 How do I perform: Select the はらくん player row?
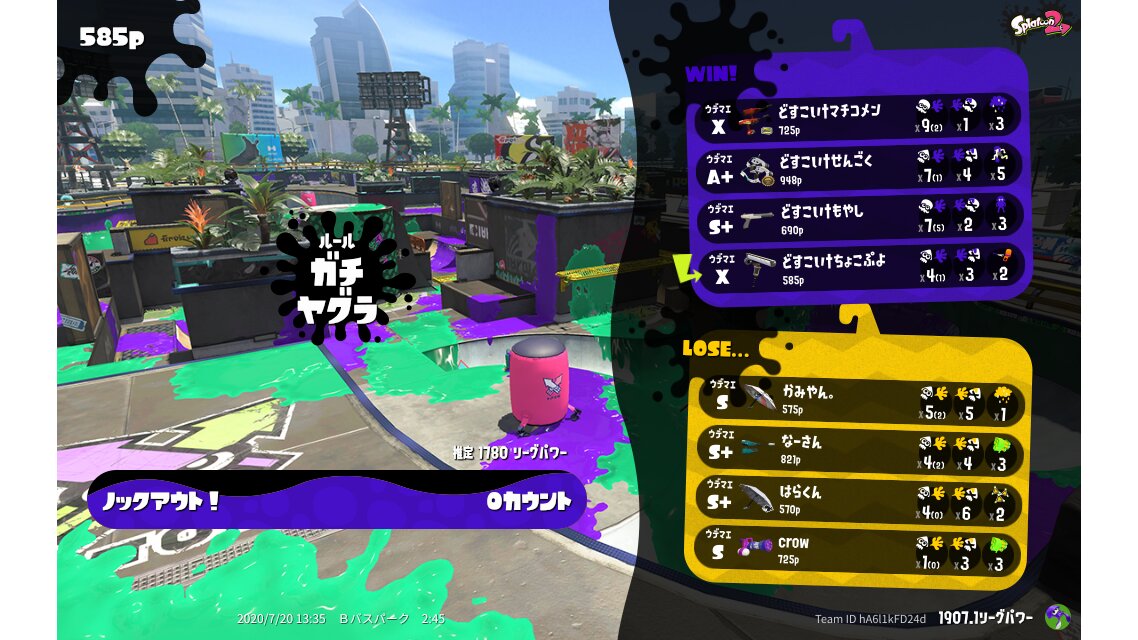(858, 500)
